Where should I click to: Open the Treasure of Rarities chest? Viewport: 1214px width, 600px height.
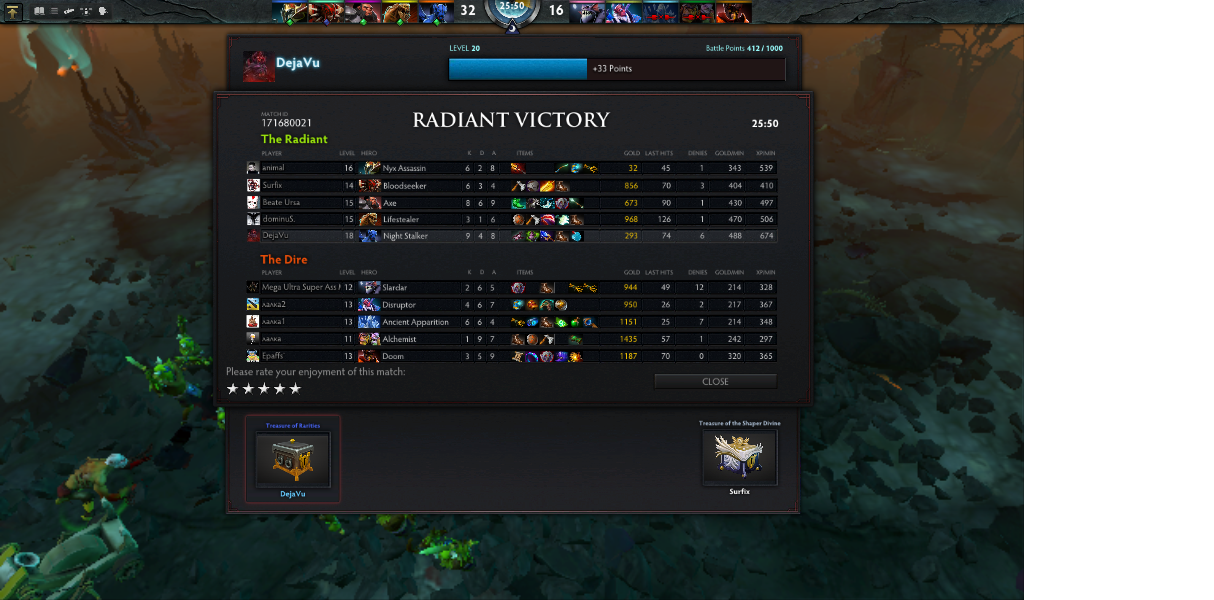click(x=292, y=459)
